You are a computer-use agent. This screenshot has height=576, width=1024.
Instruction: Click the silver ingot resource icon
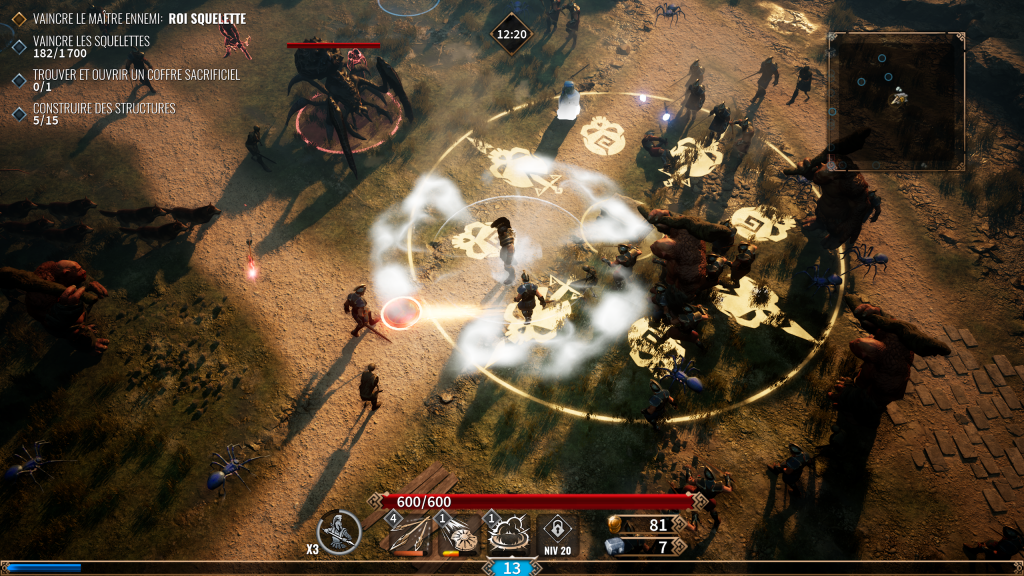pos(616,546)
